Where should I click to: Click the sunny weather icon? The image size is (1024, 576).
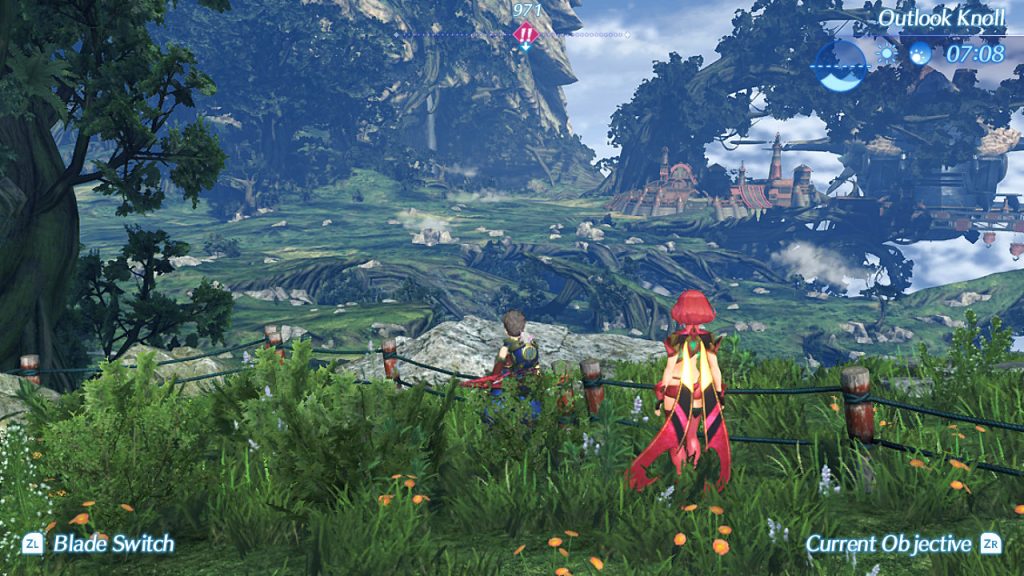click(887, 54)
